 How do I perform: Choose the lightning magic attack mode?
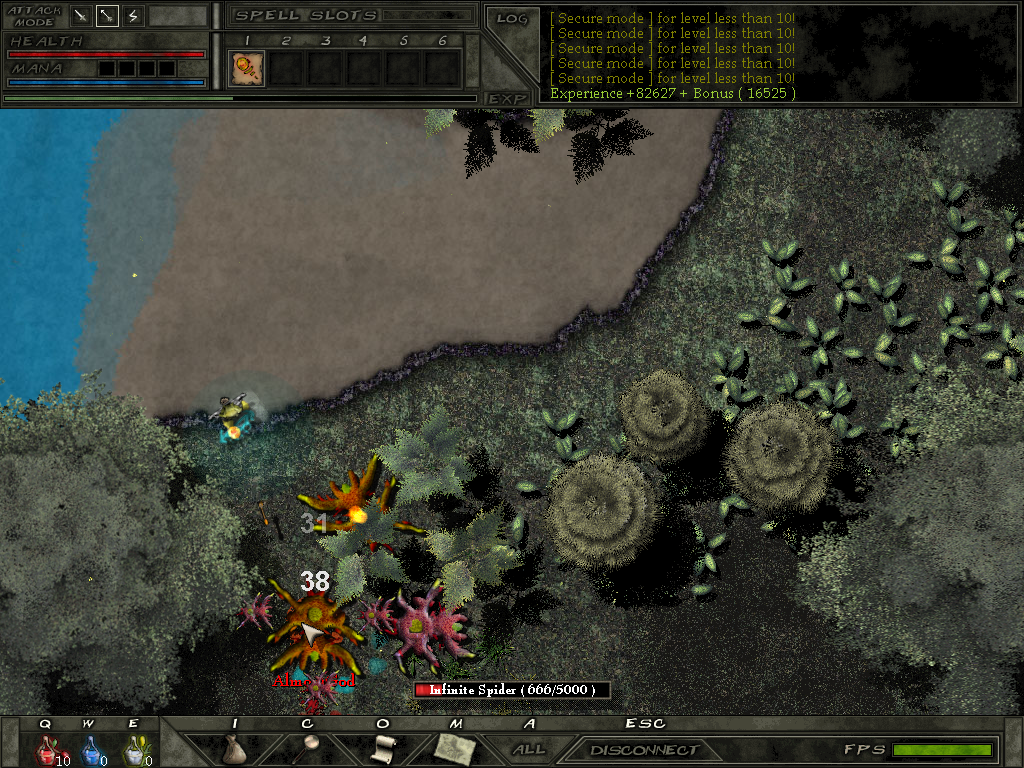pos(133,16)
